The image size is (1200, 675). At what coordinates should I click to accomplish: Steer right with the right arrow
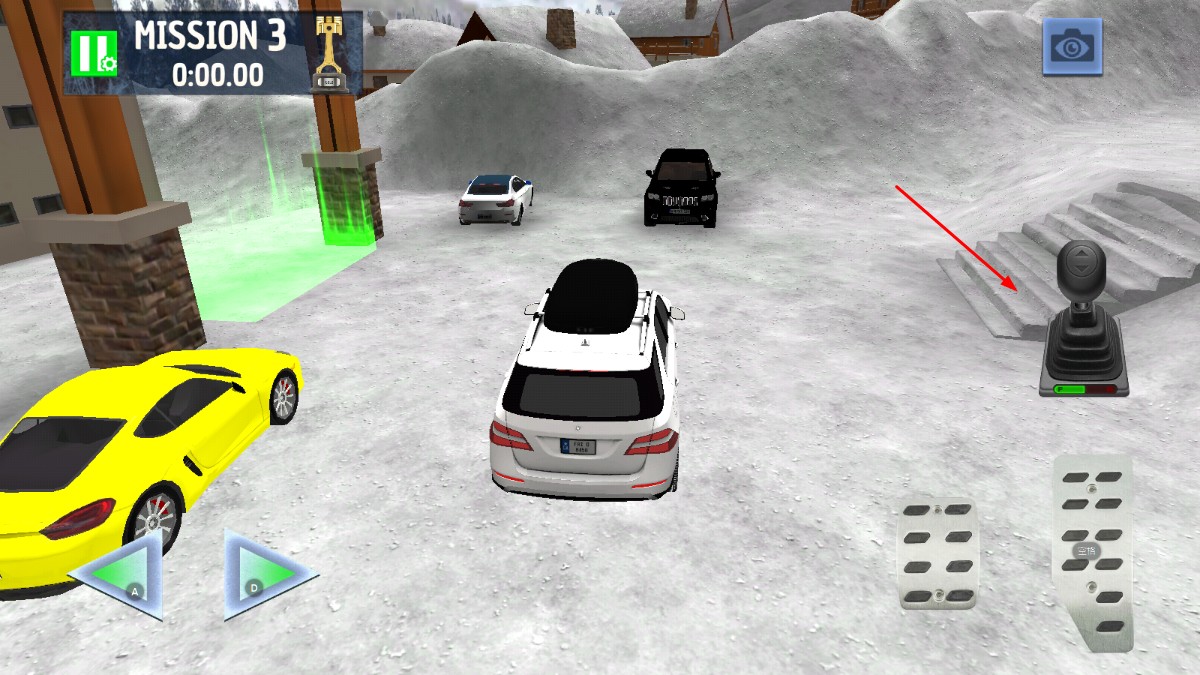pos(266,576)
